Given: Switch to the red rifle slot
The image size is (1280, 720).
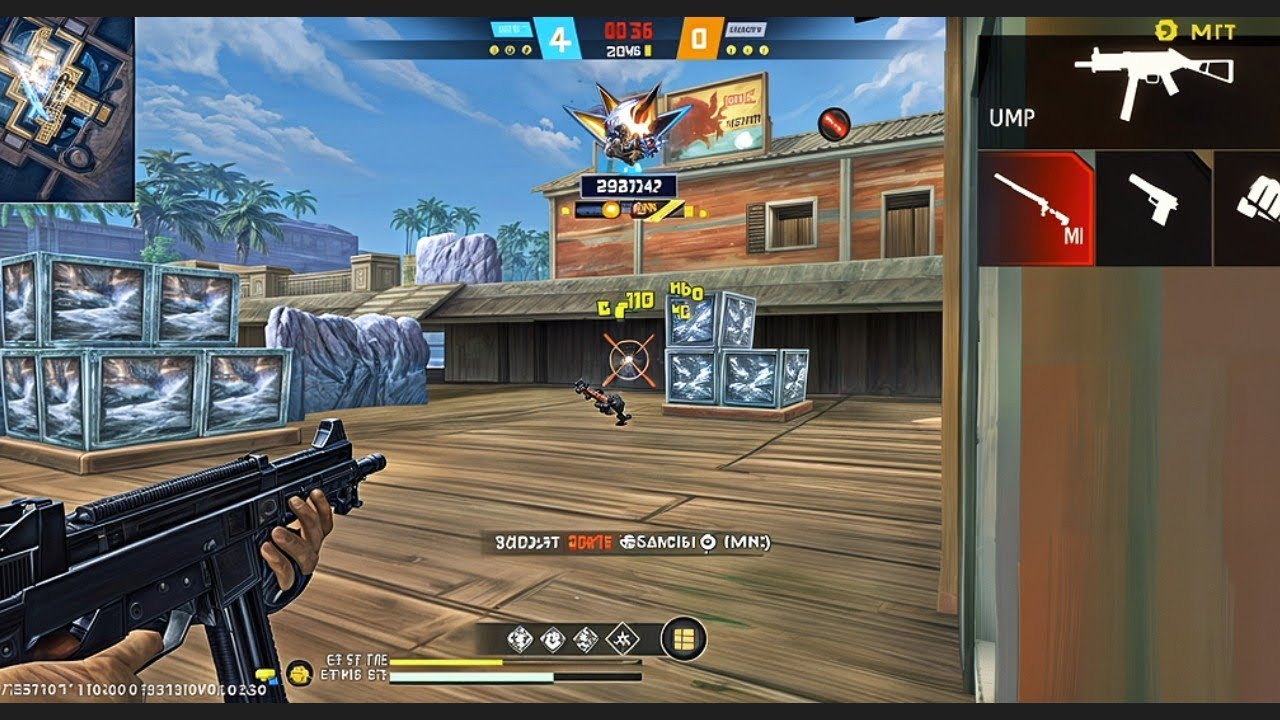Looking at the screenshot, I should click(1036, 208).
